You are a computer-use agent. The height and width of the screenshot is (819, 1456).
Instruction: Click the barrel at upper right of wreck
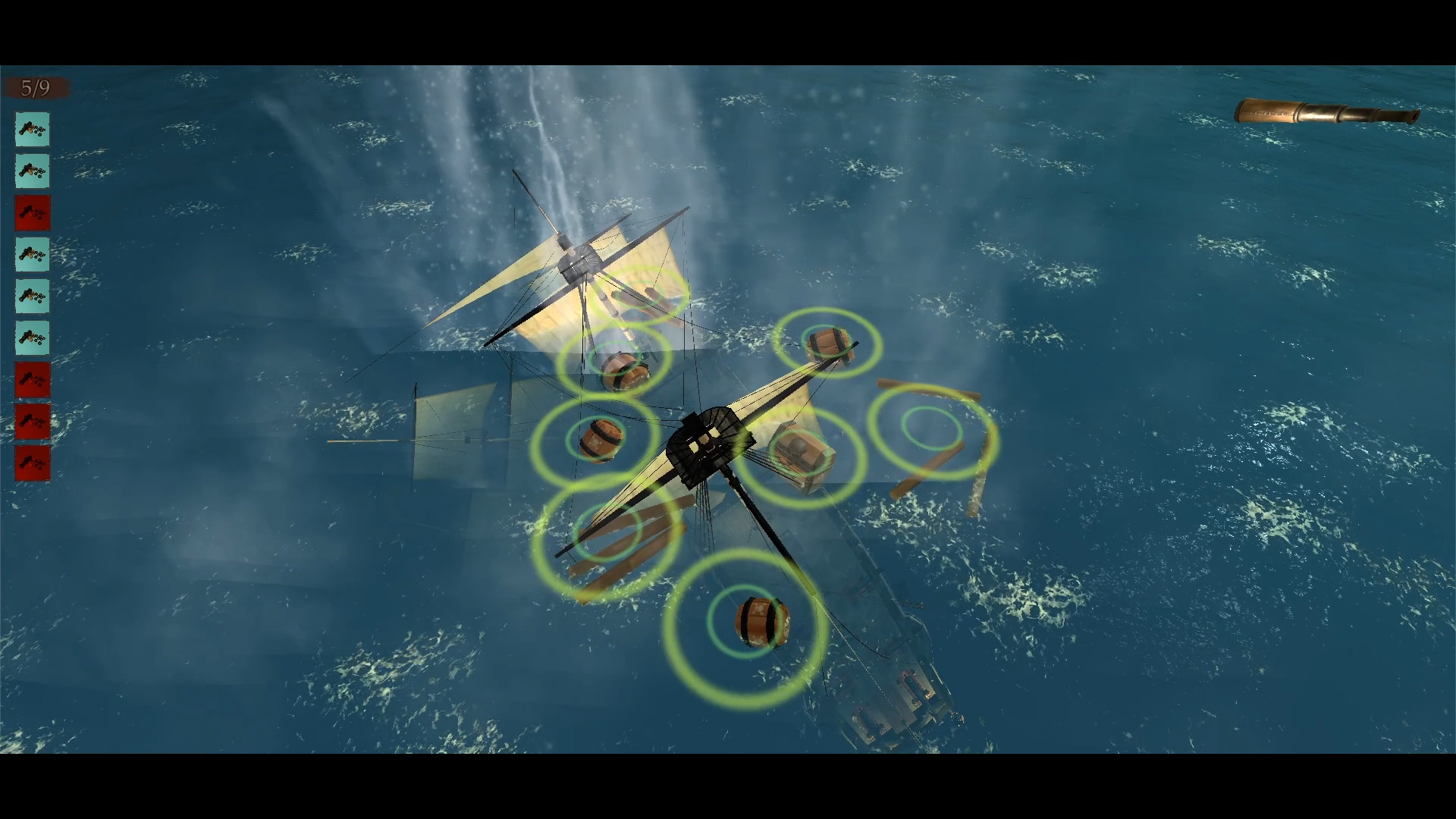click(x=827, y=341)
